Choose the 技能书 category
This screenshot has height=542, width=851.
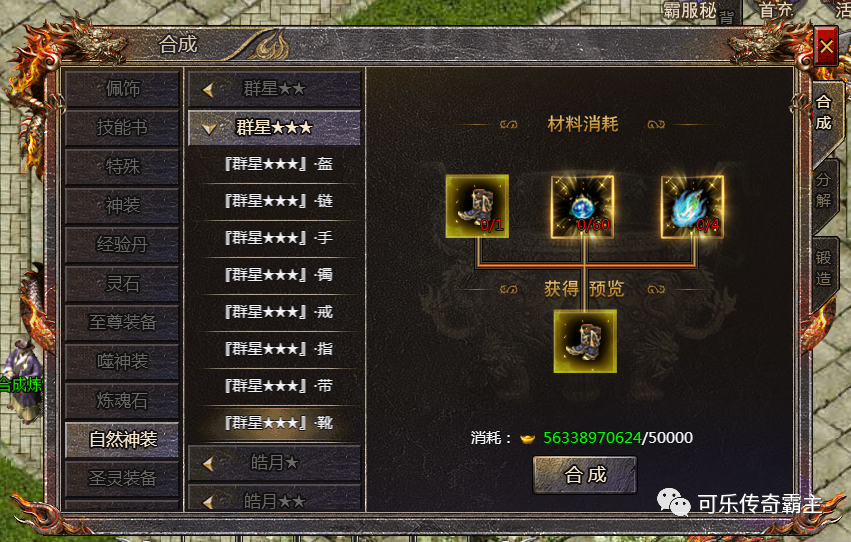[x=122, y=128]
